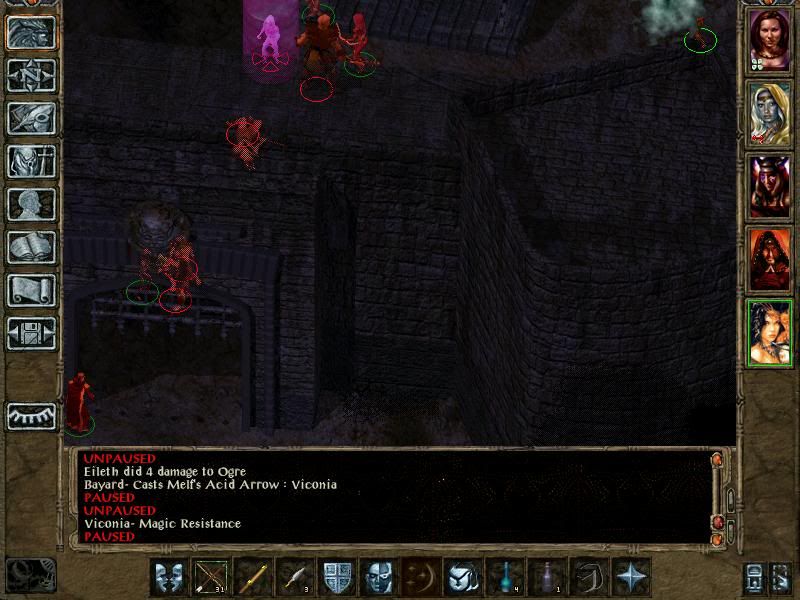
Task: Open the inventory screen button
Action: [x=31, y=161]
